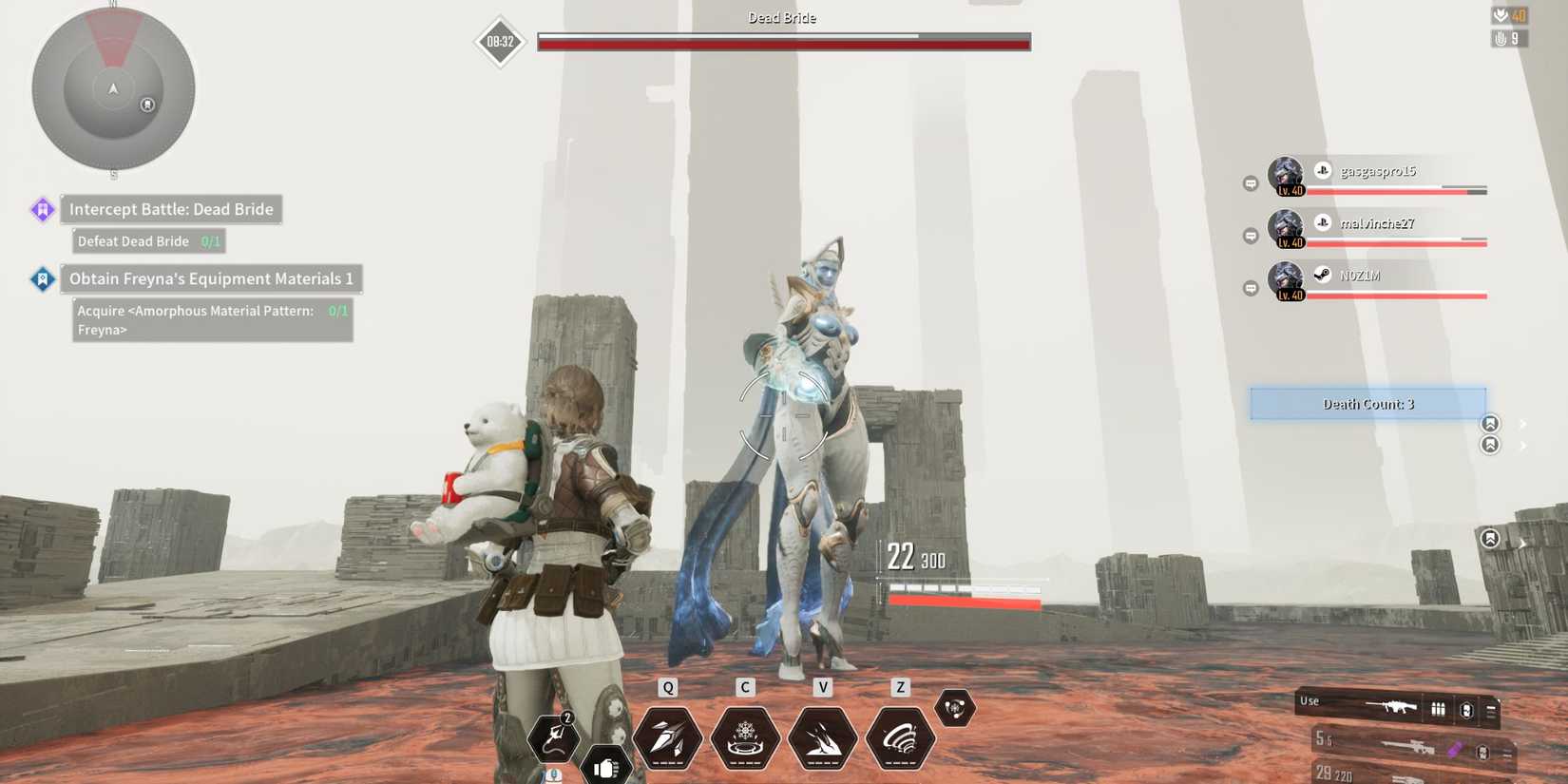Image resolution: width=1568 pixels, height=784 pixels.
Task: Activate the Q skill ability
Action: [668, 739]
